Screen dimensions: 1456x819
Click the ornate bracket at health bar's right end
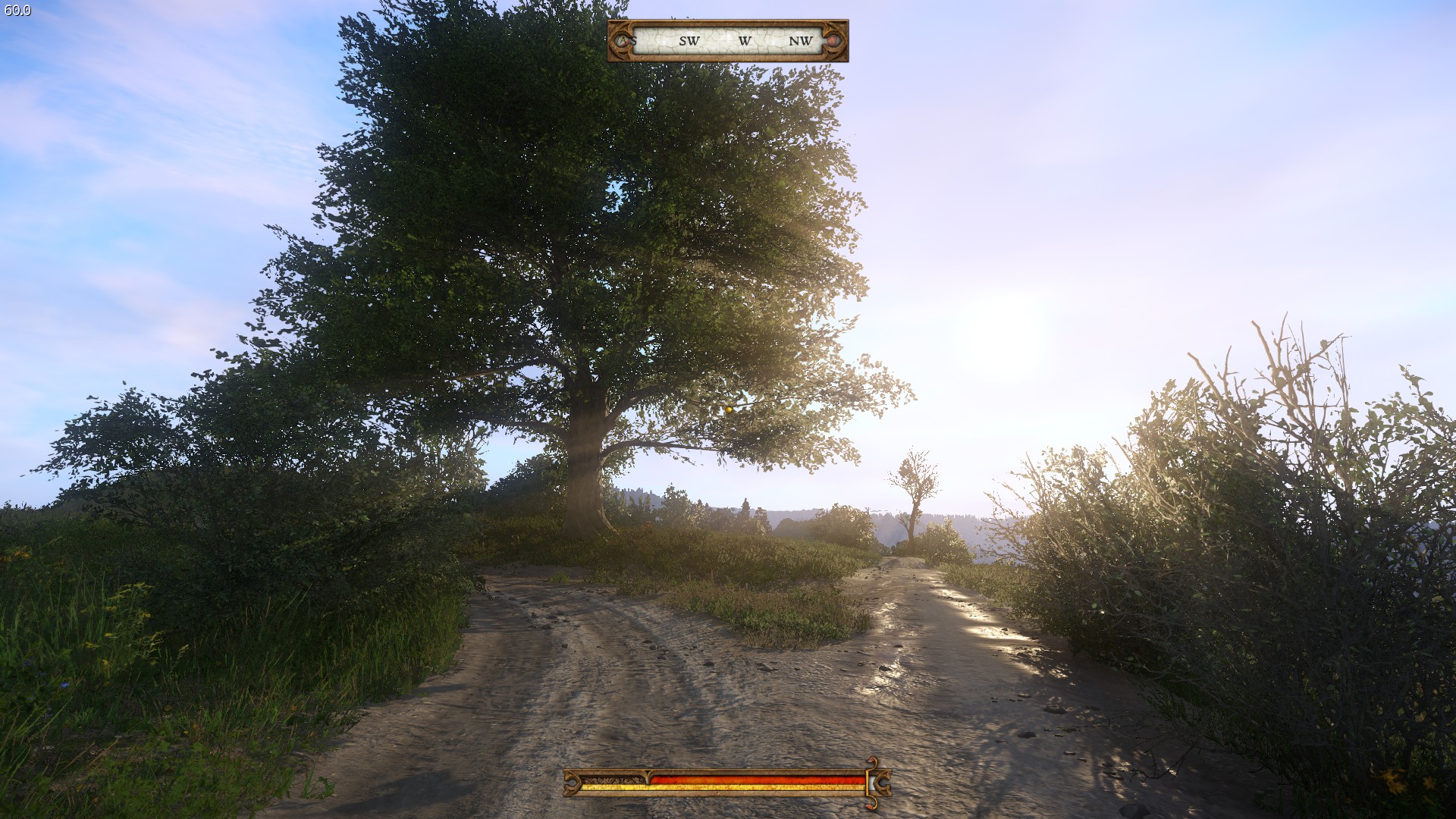coord(882,783)
